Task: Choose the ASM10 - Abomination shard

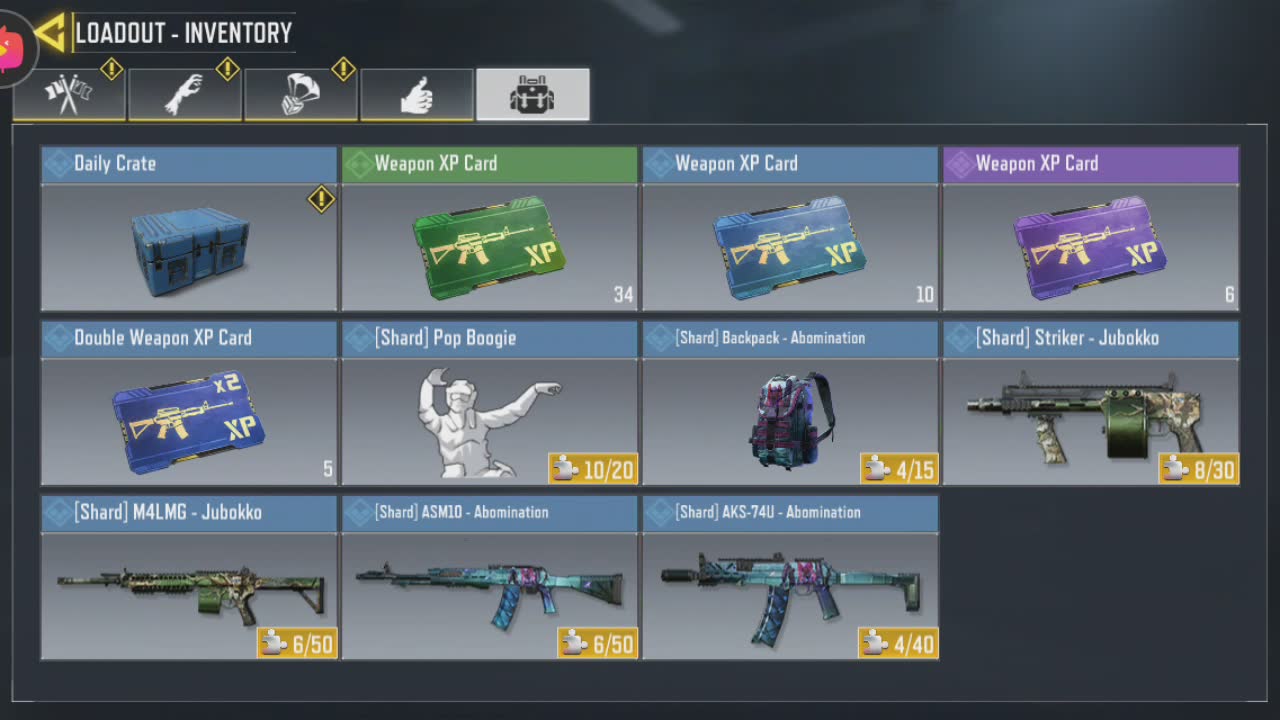Action: [x=490, y=578]
